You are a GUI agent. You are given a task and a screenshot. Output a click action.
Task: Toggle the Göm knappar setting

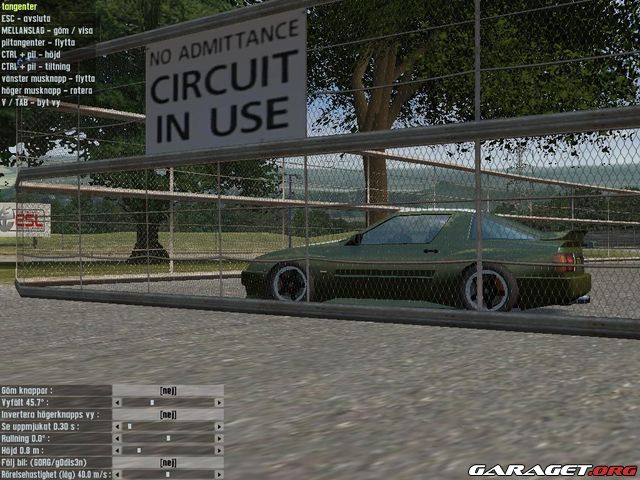coord(168,390)
